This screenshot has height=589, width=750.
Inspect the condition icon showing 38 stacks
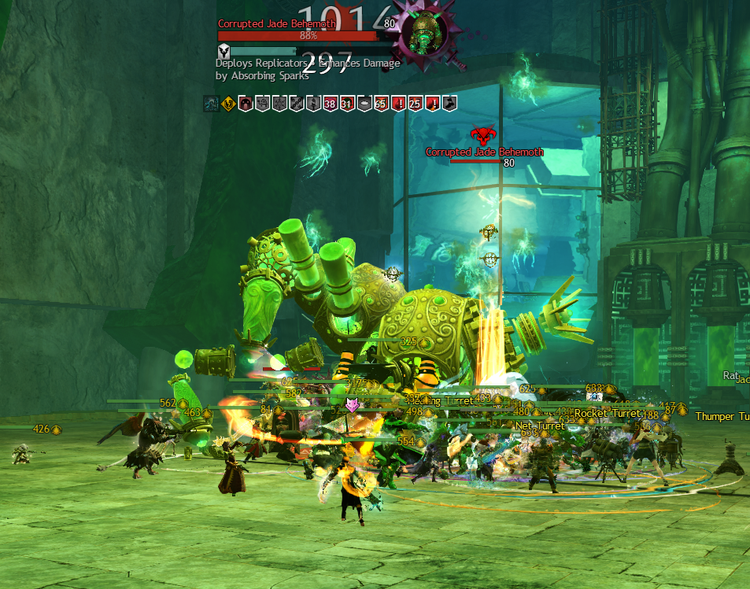coord(330,103)
